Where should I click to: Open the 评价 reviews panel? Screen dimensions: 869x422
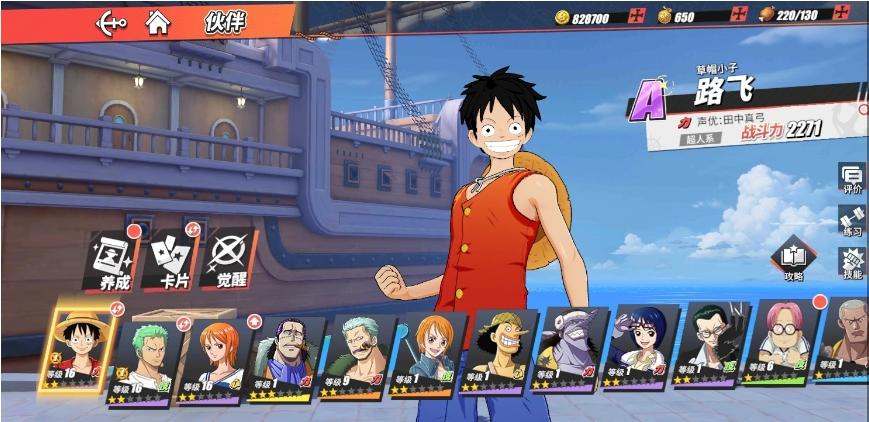(852, 179)
